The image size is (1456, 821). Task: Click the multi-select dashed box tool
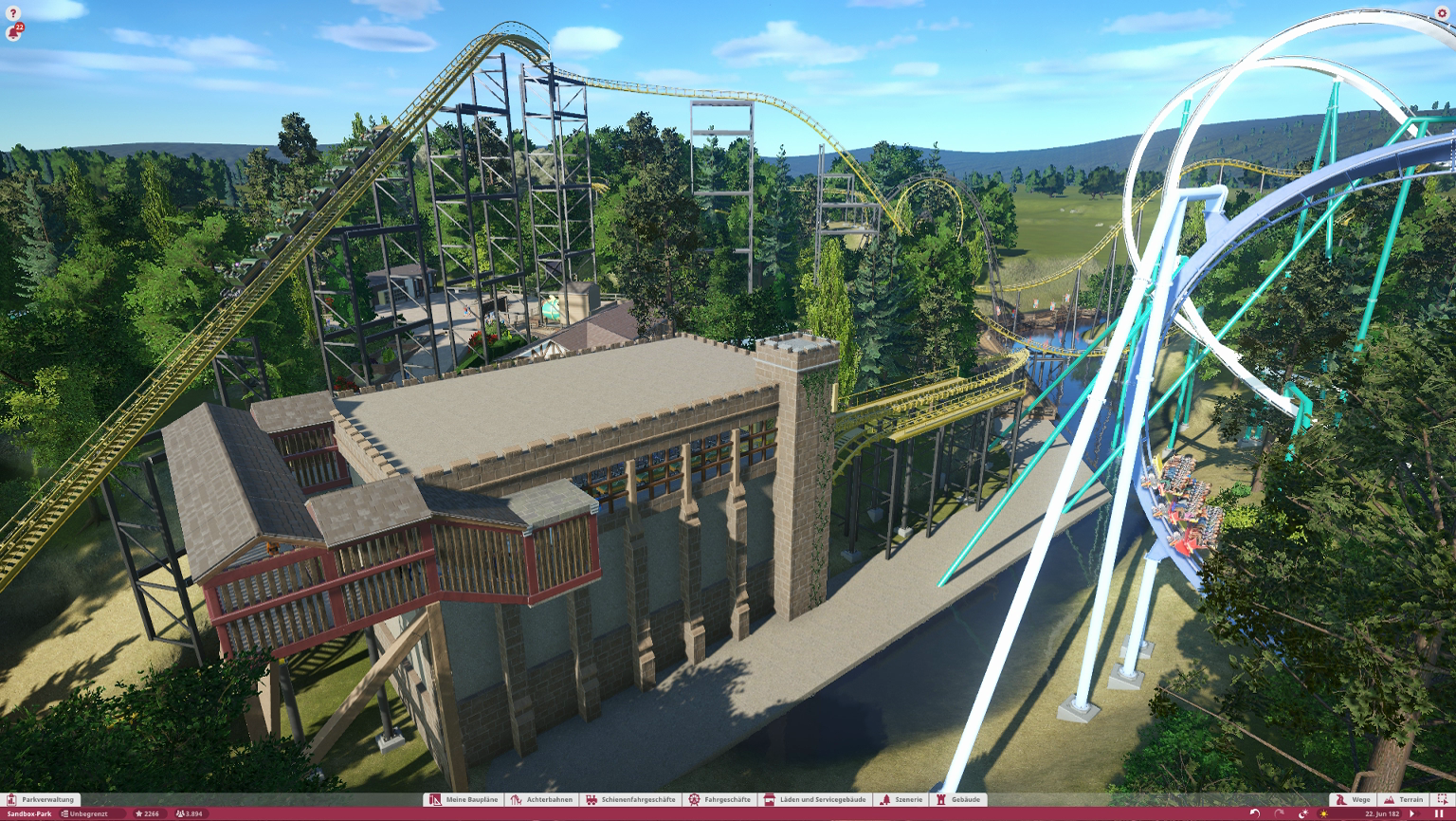pos(1443,799)
